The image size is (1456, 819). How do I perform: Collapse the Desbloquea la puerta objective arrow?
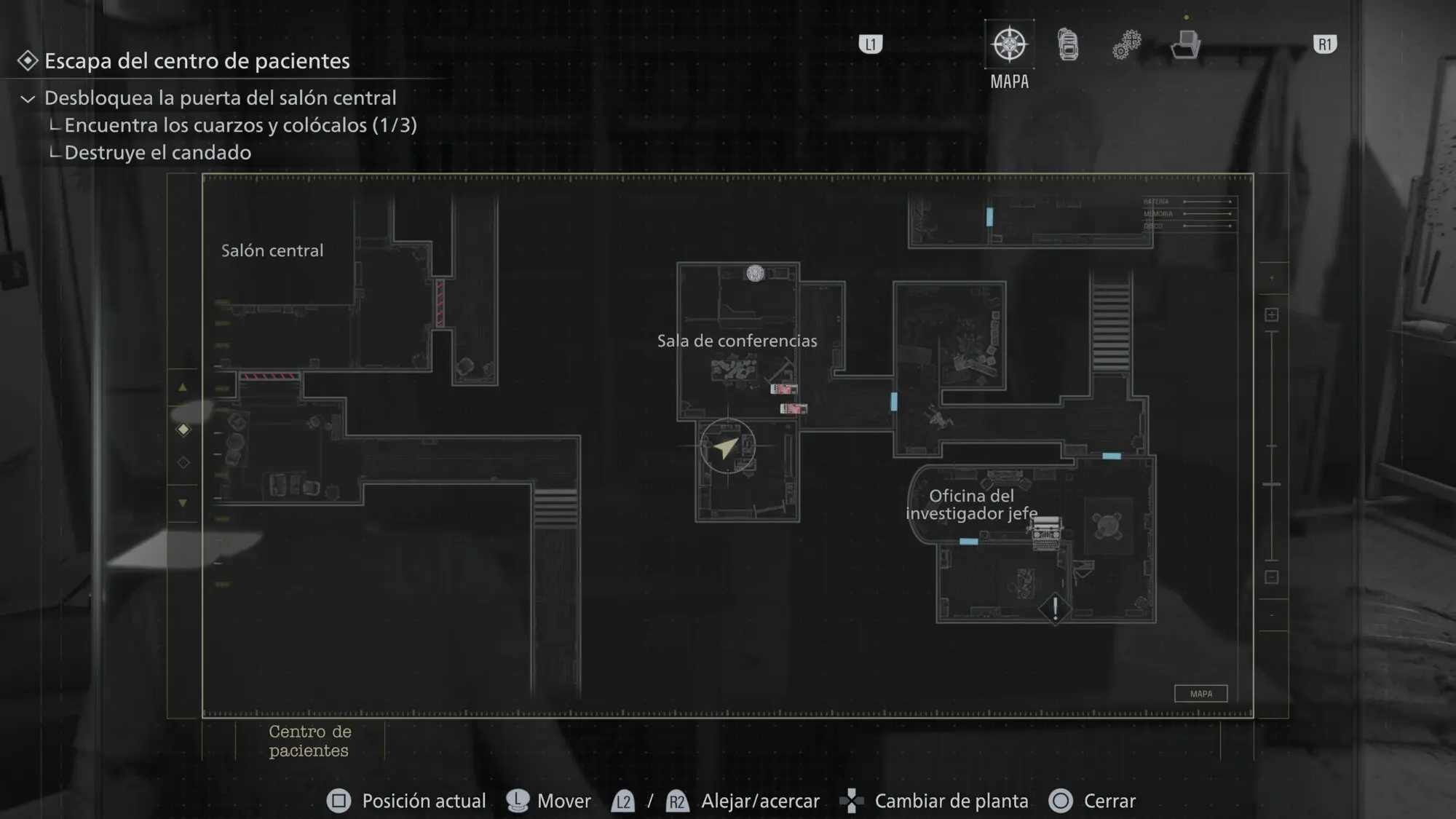(x=28, y=99)
